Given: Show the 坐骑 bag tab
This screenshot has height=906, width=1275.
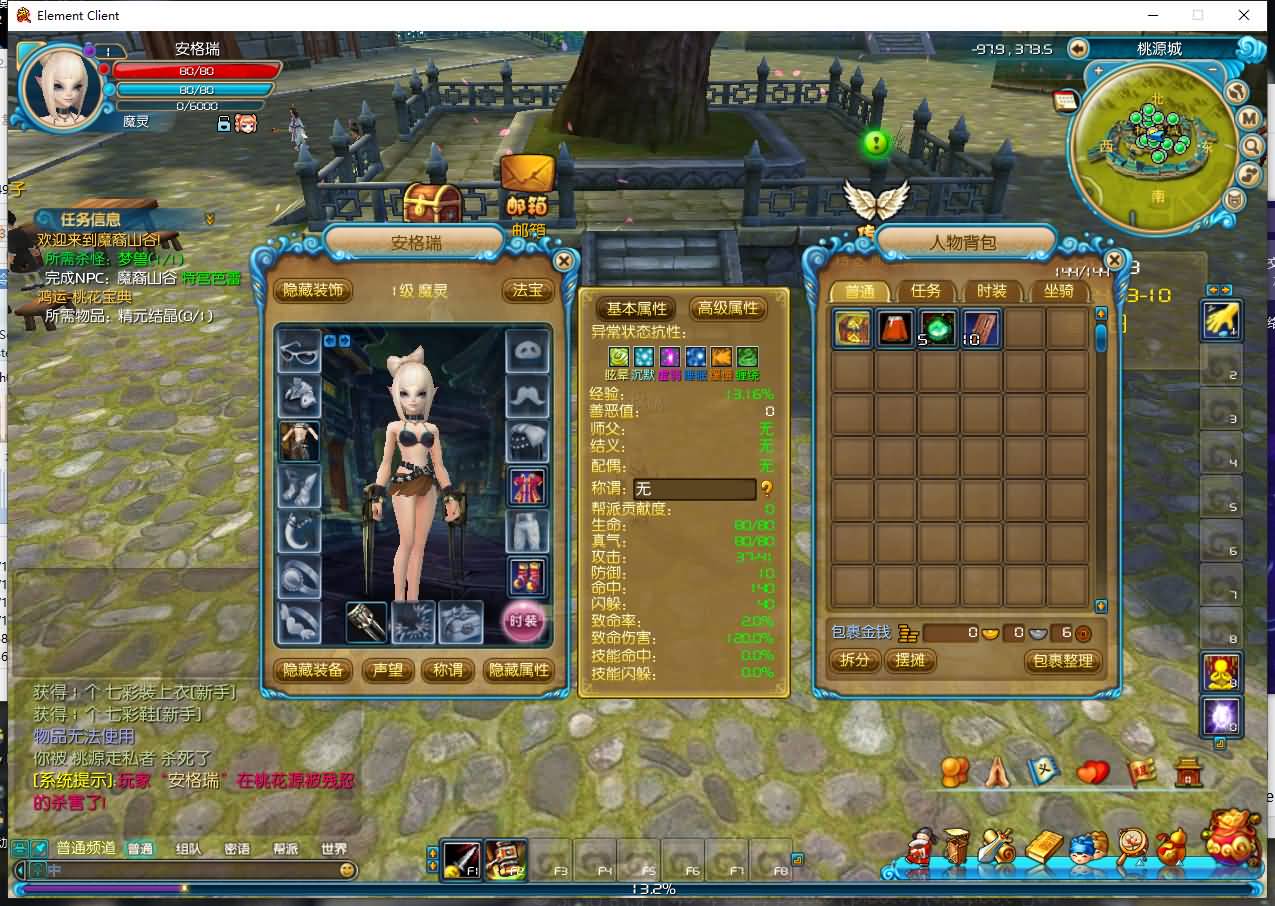Looking at the screenshot, I should pyautogui.click(x=1058, y=291).
